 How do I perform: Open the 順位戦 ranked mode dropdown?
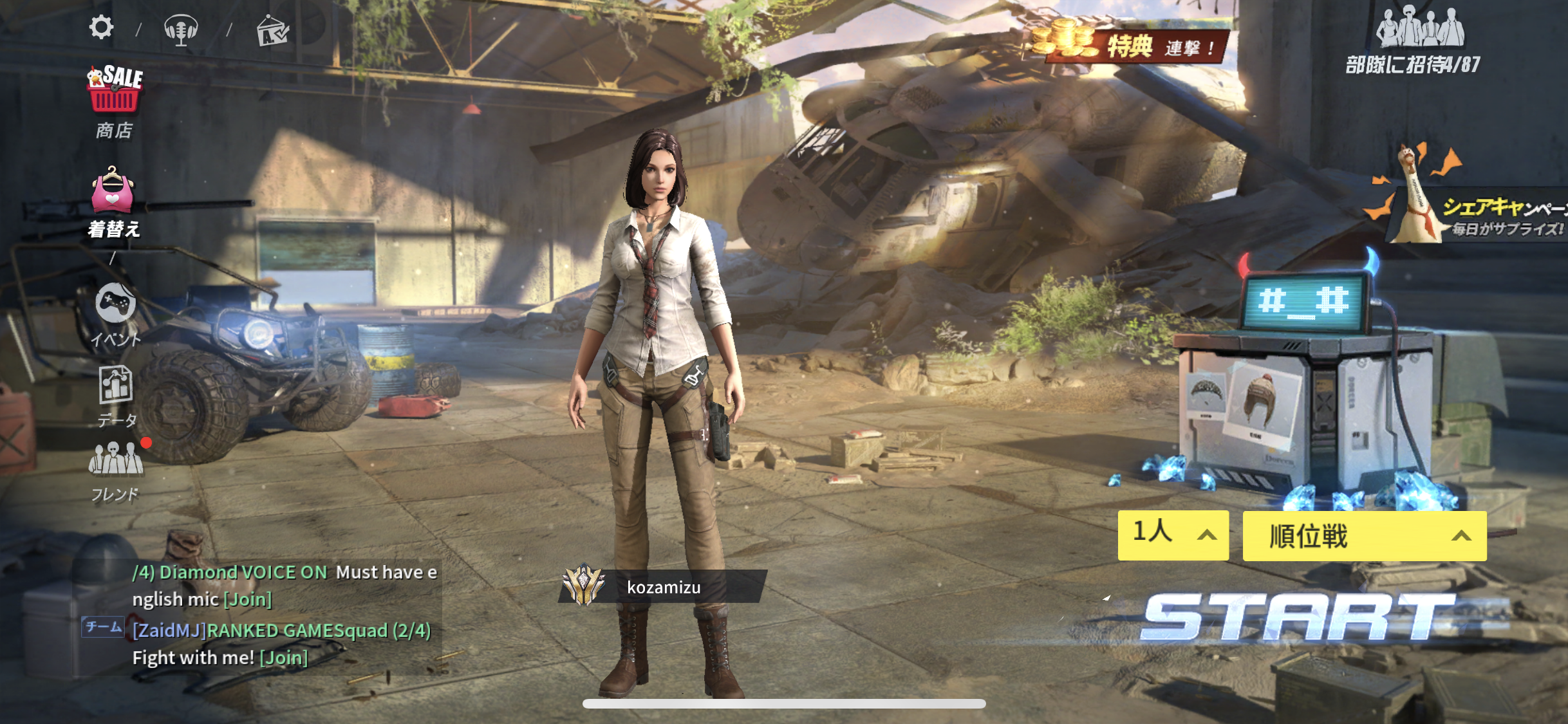click(x=1364, y=536)
